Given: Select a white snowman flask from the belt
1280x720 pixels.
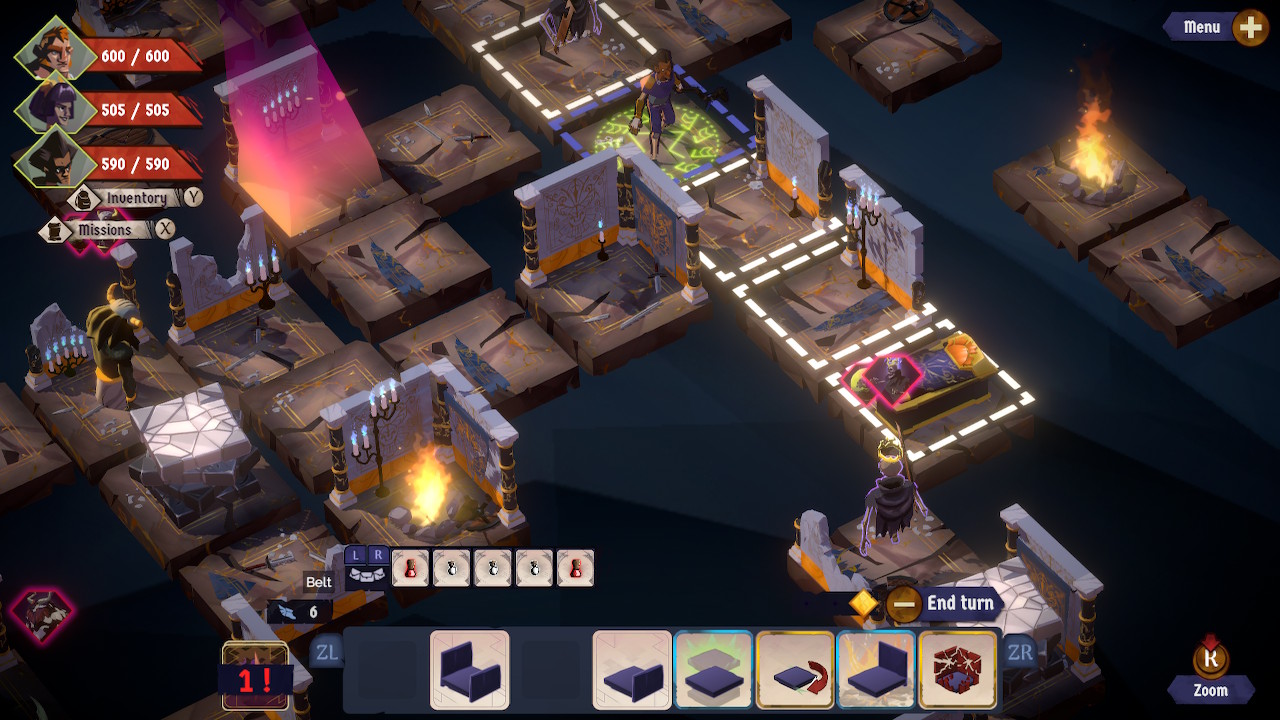Looking at the screenshot, I should [452, 567].
